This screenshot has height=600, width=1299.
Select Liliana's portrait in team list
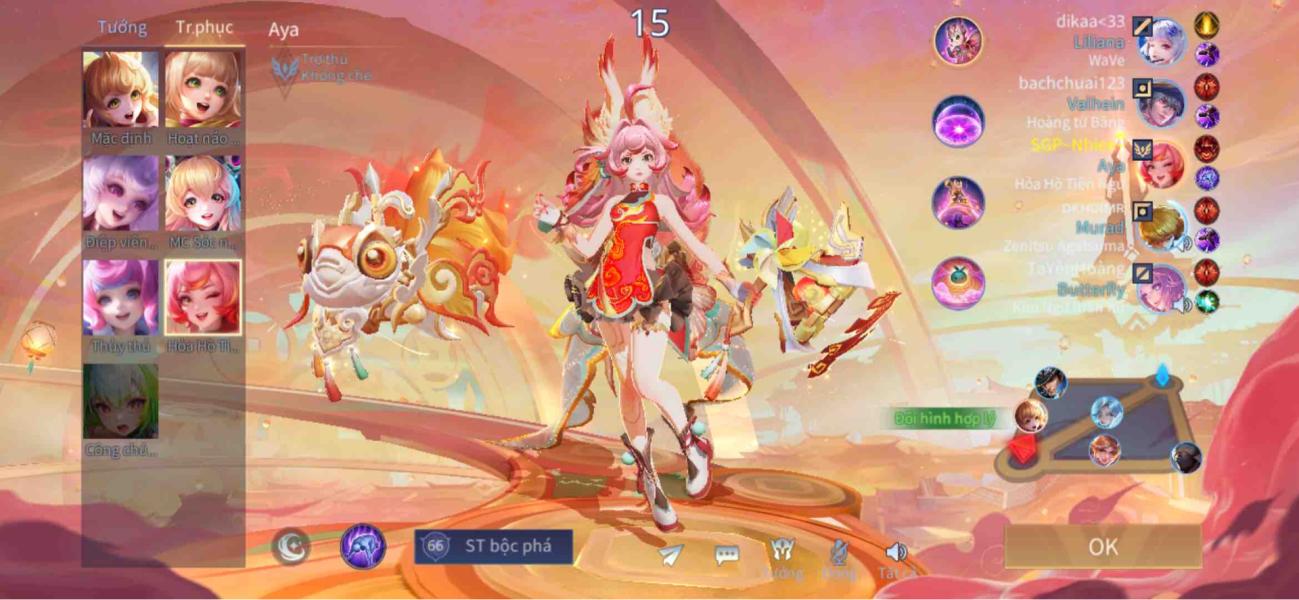click(1163, 43)
